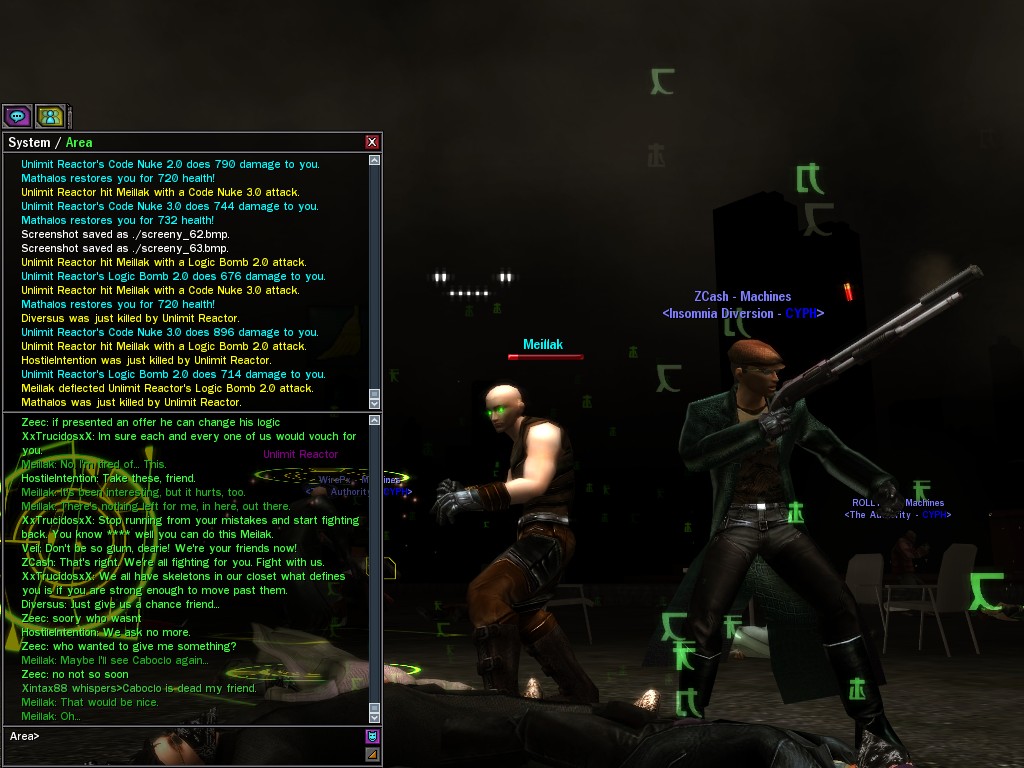This screenshot has width=1024, height=768.
Task: Switch to the Area chat tab
Action: point(79,142)
